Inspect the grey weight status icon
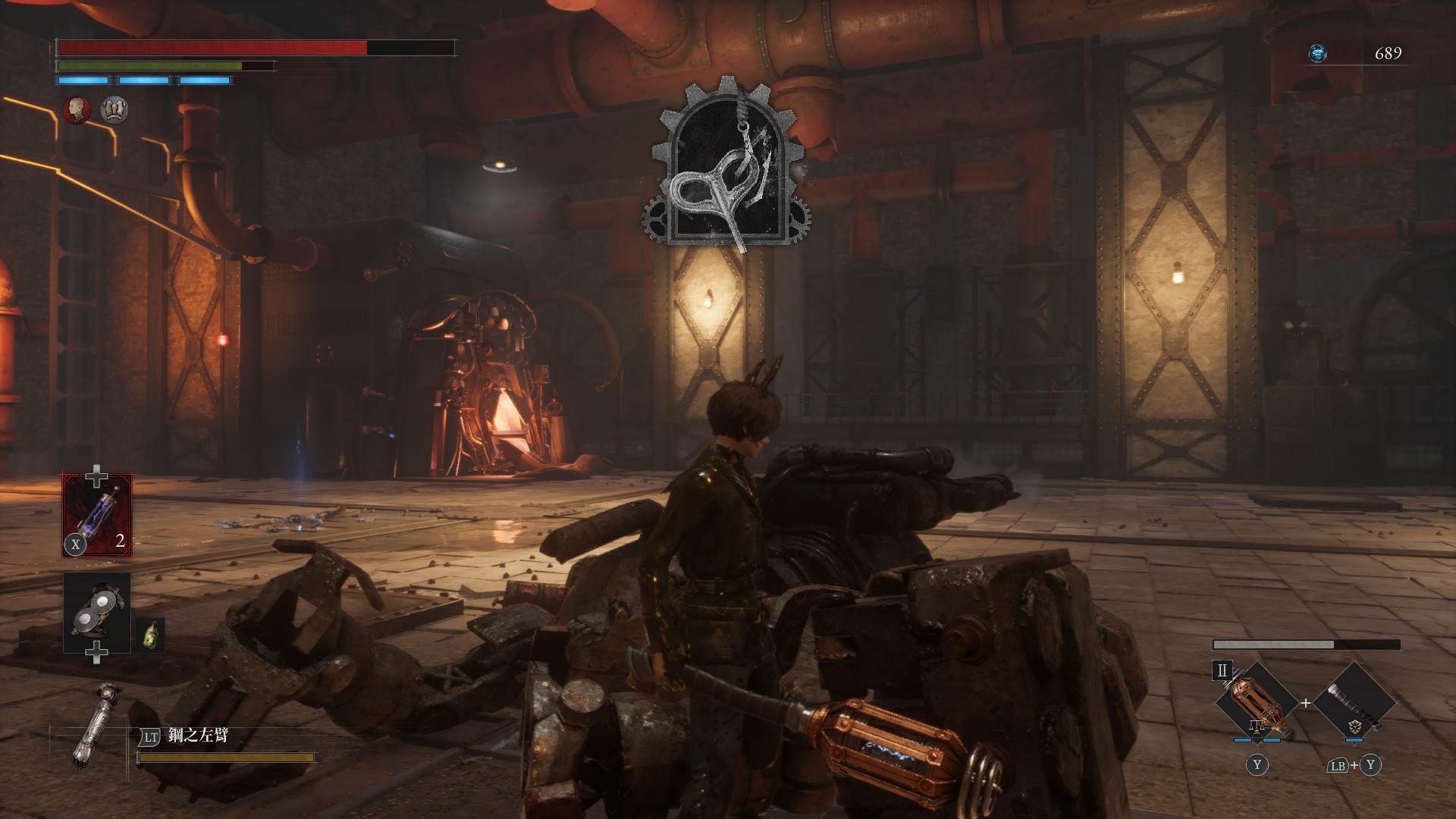This screenshot has height=819, width=1456. click(x=115, y=110)
